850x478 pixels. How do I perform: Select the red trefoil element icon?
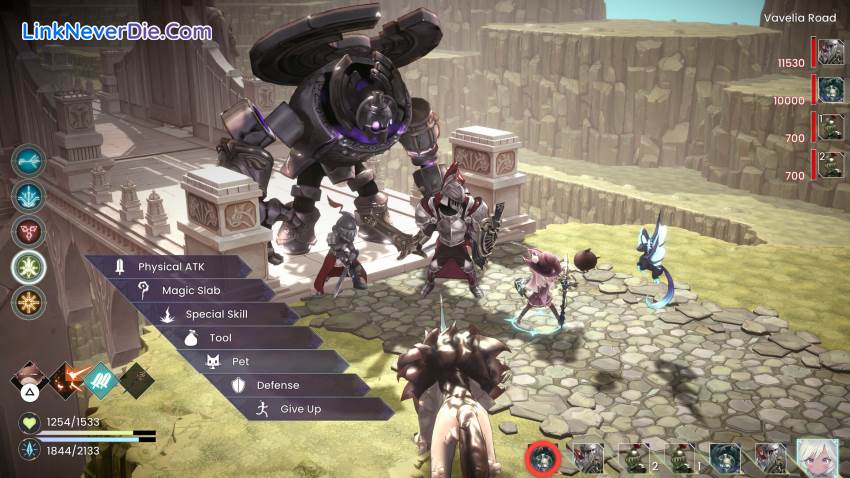[x=29, y=231]
